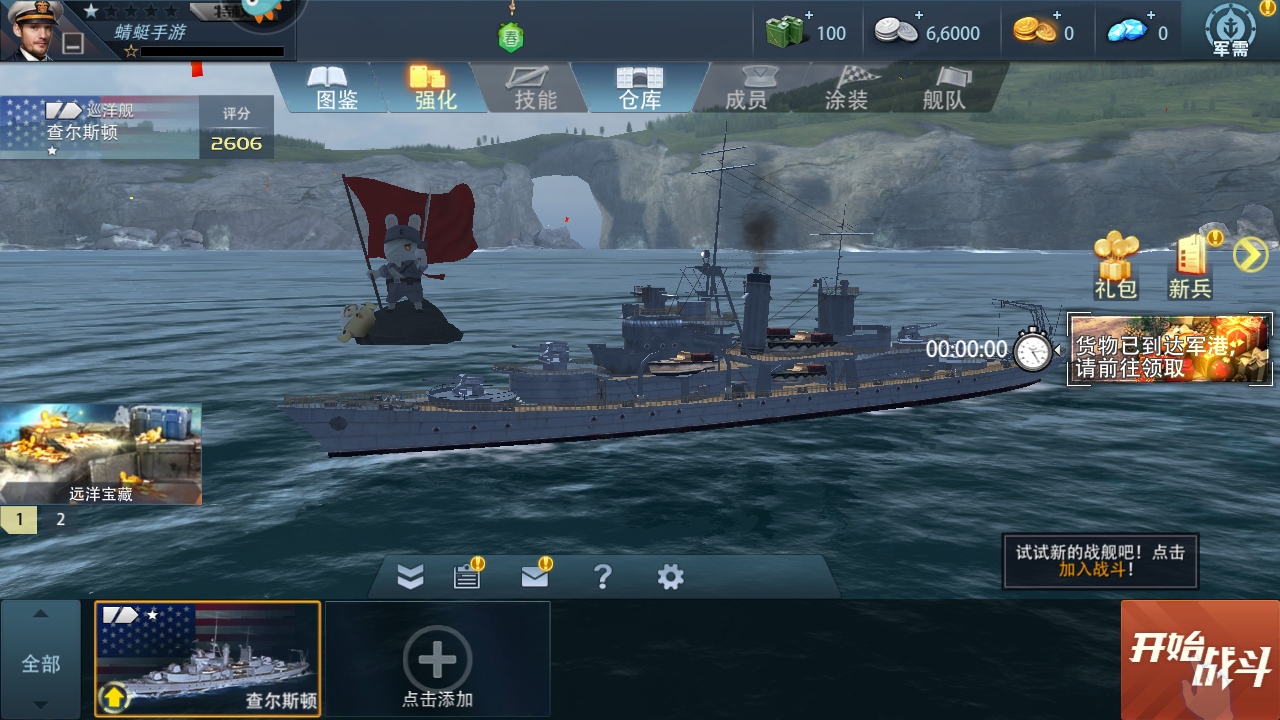Open the 新兵 recruit rewards
Screen dimensions: 1280x720
tap(1190, 265)
